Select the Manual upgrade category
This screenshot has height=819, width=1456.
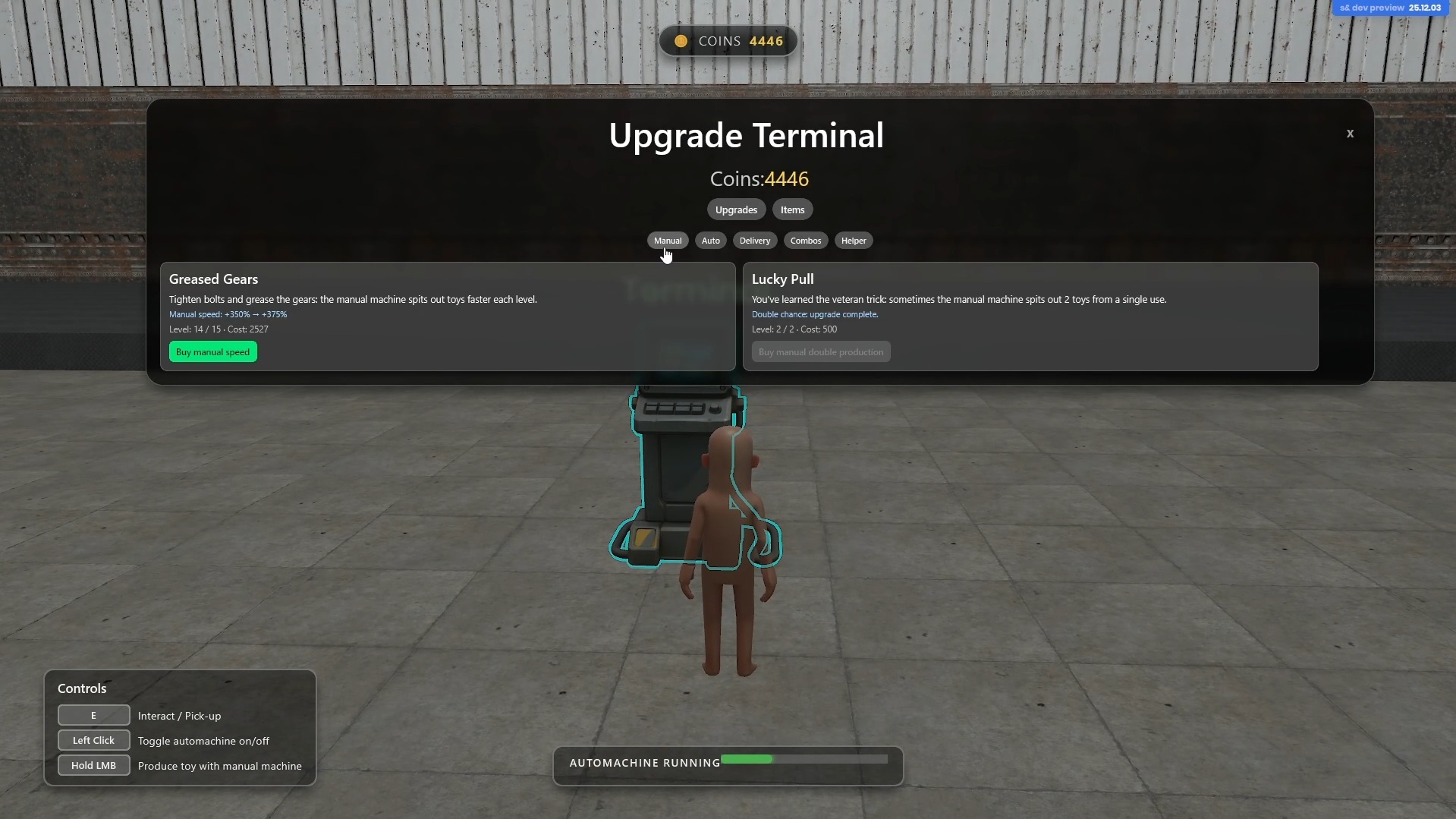pos(668,241)
